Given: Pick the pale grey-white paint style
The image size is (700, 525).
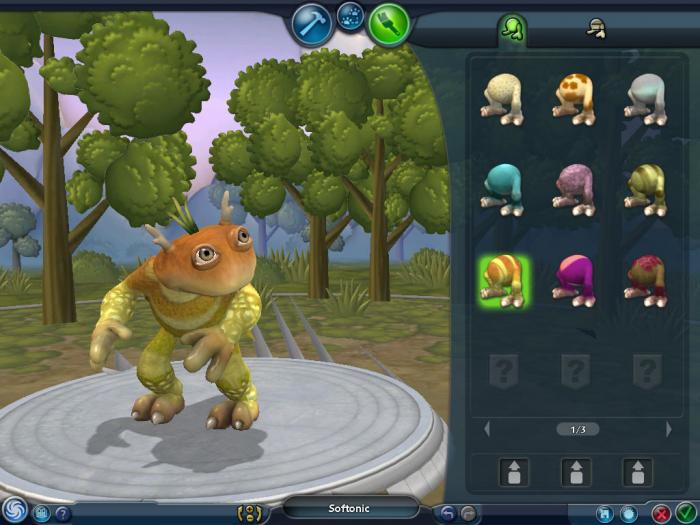Looking at the screenshot, I should 646,98.
